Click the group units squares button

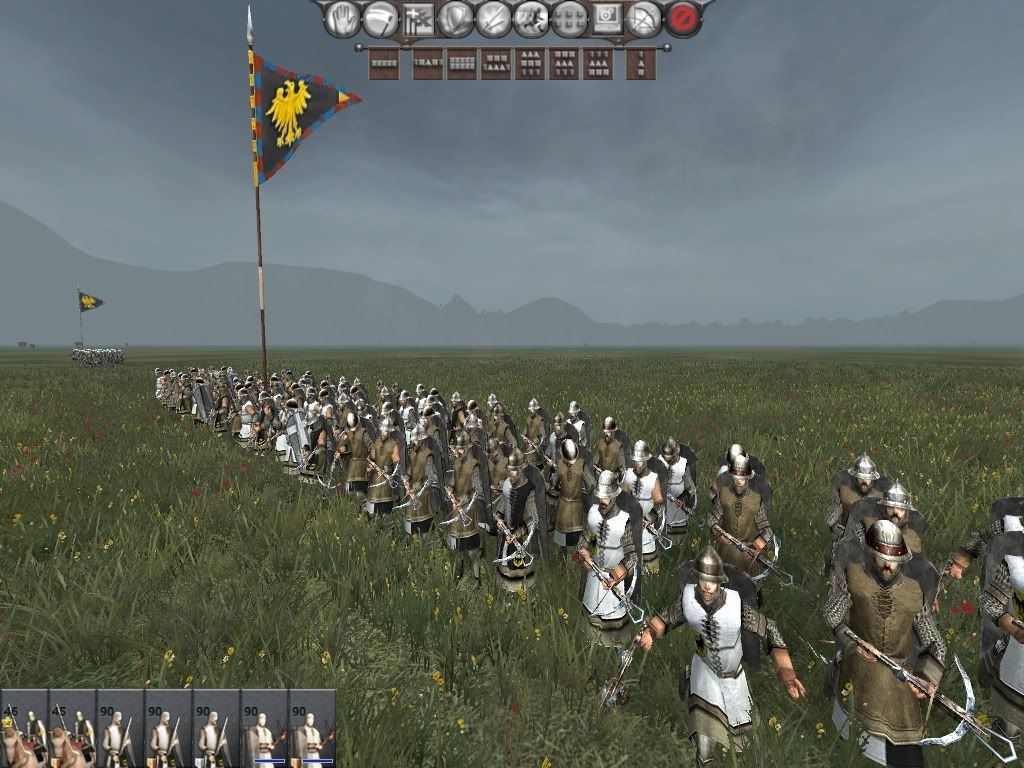point(569,18)
